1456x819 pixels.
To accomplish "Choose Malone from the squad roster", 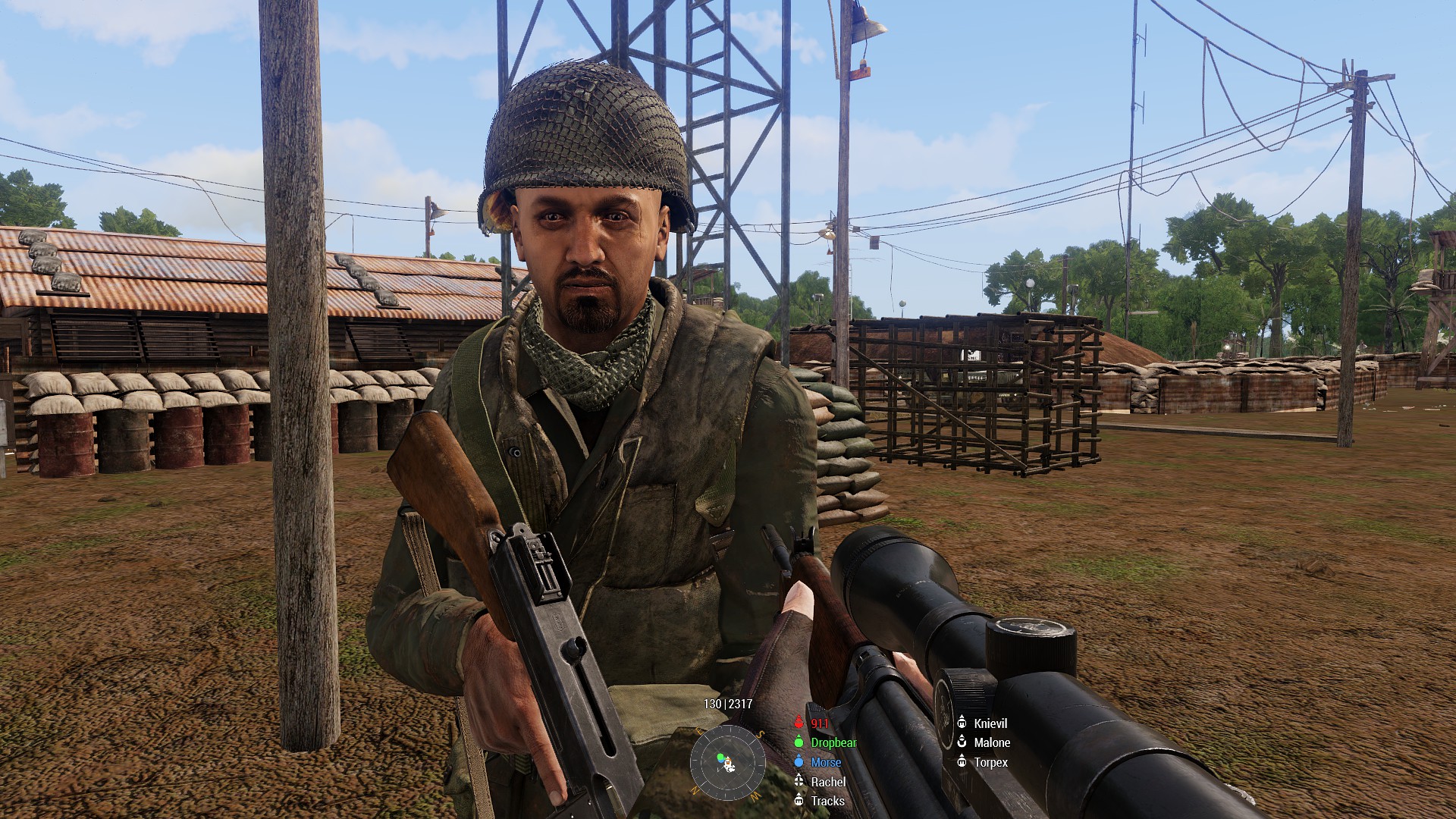I will pyautogui.click(x=991, y=742).
